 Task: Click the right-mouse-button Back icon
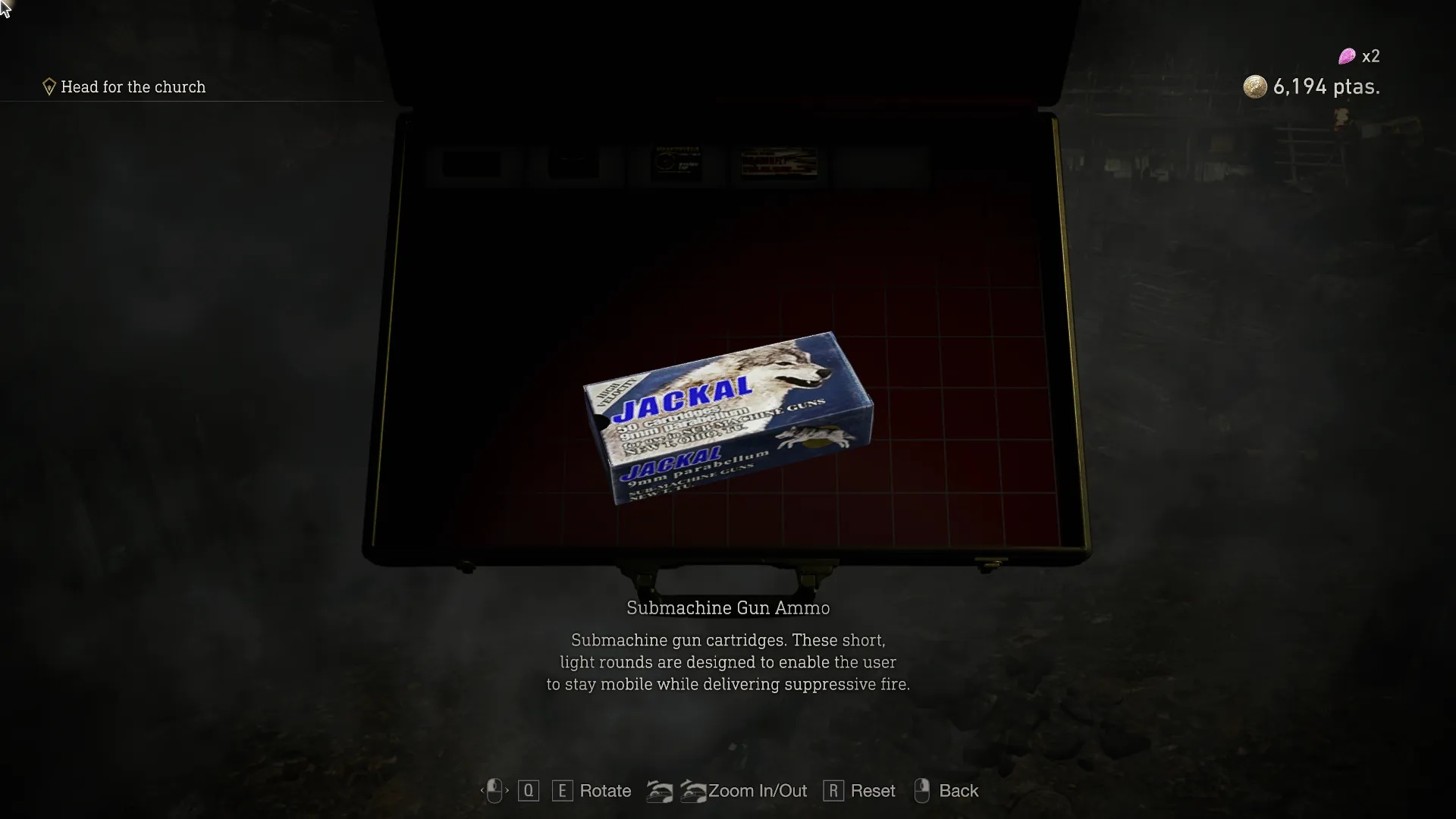922,791
